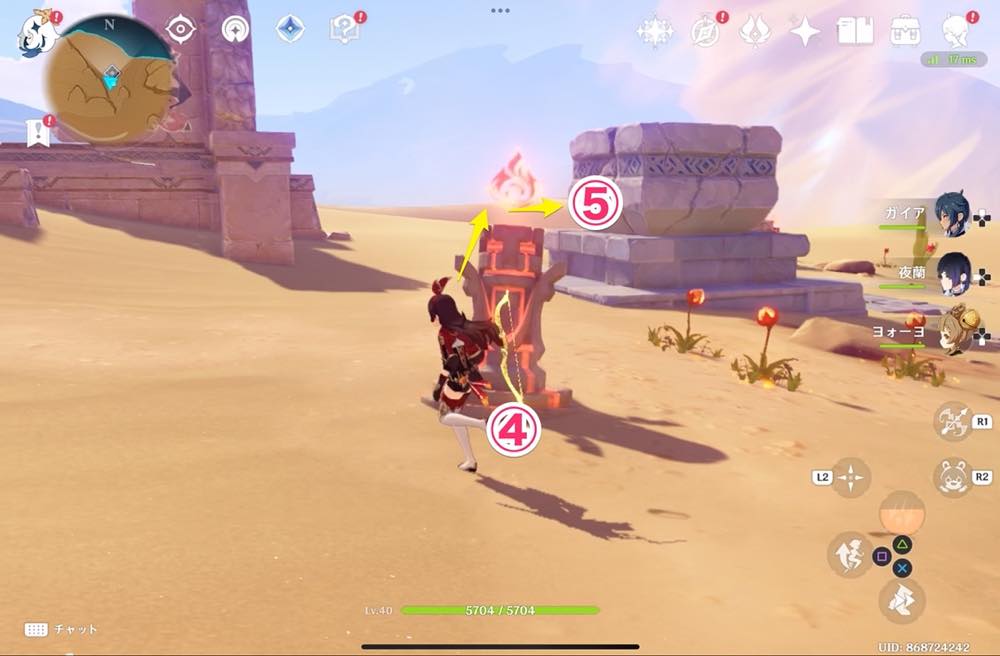Open the Wish four-pointed star icon
Screen dimensions: 1000x656
click(x=804, y=32)
